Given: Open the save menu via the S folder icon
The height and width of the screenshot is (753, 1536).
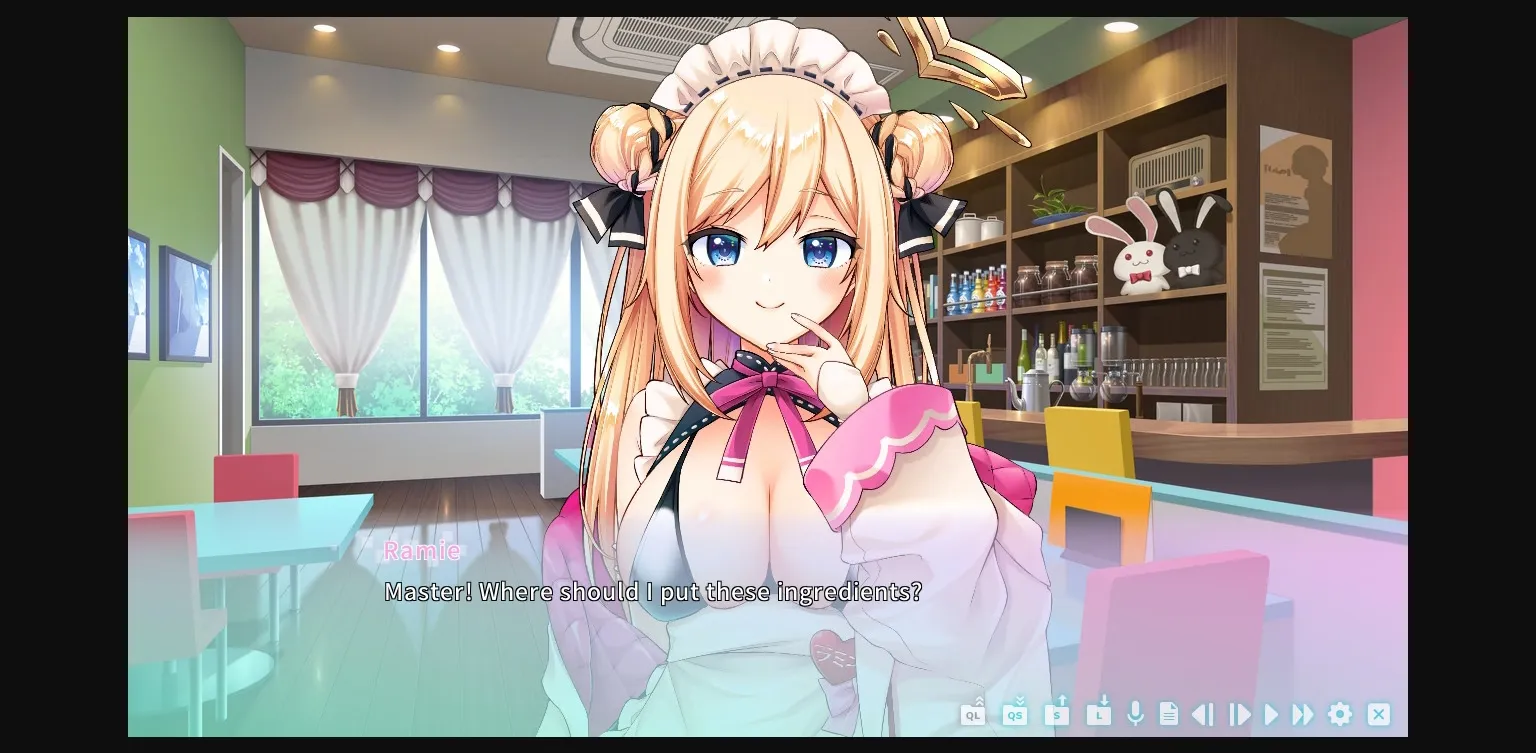Looking at the screenshot, I should click(x=1056, y=715).
